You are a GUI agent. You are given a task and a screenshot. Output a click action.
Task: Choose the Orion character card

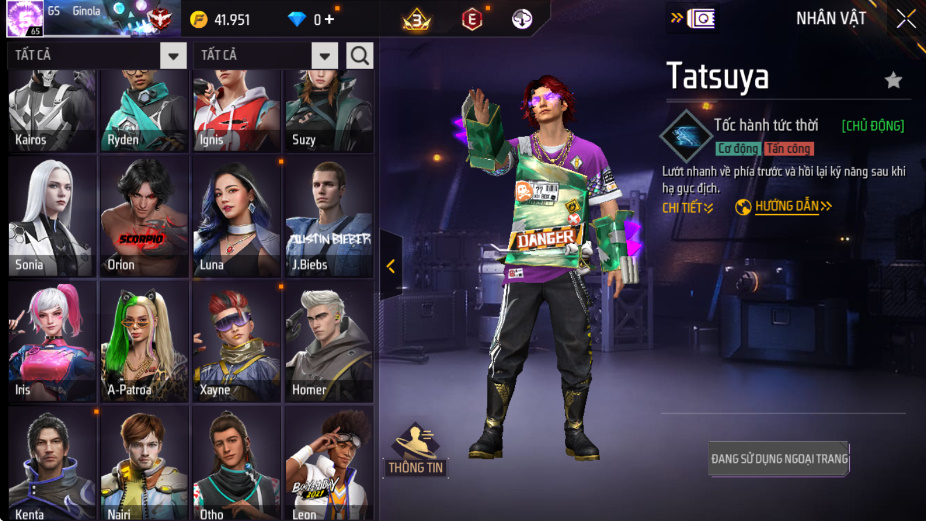pos(145,217)
